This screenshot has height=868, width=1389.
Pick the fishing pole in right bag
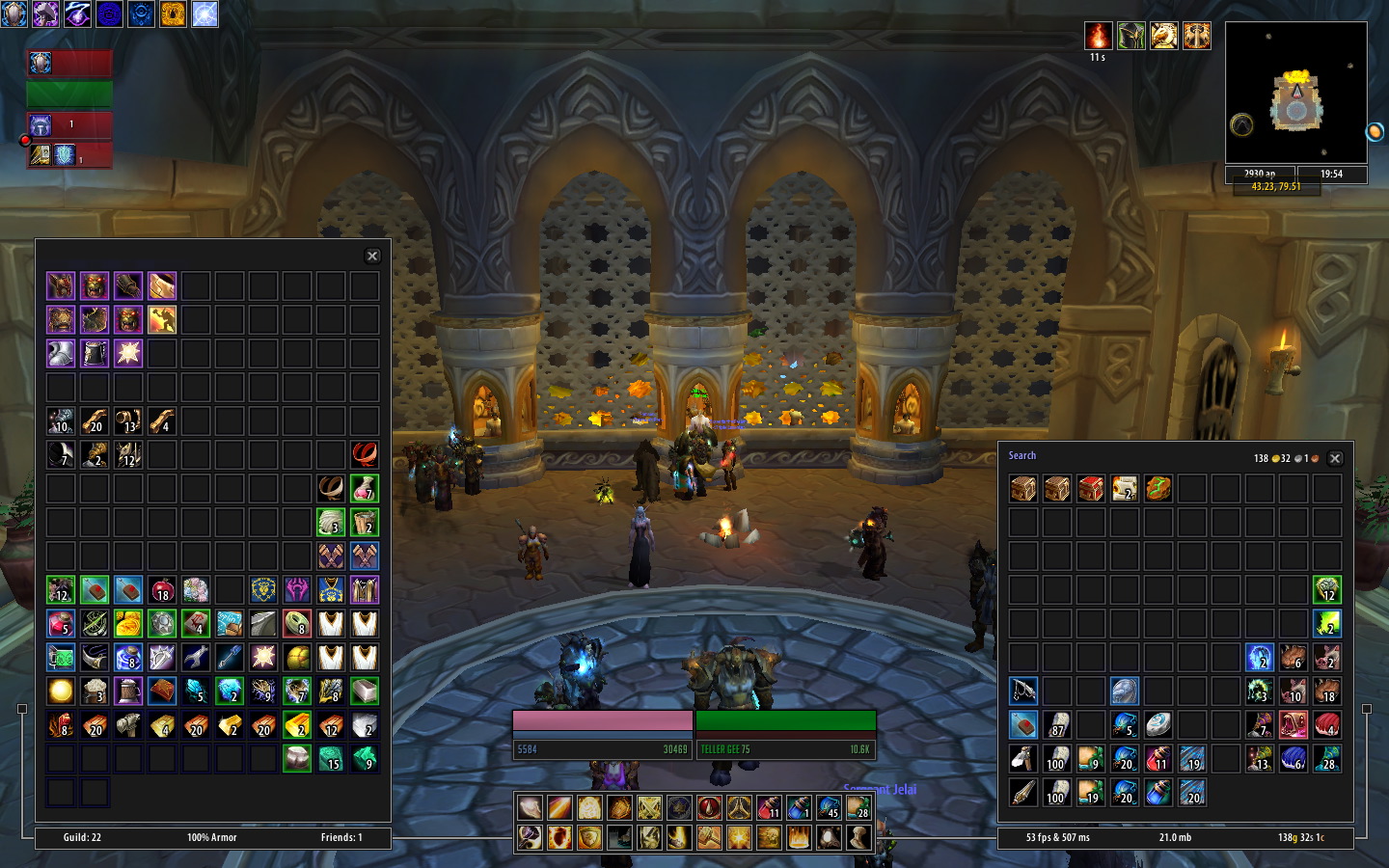pyautogui.click(x=1023, y=691)
